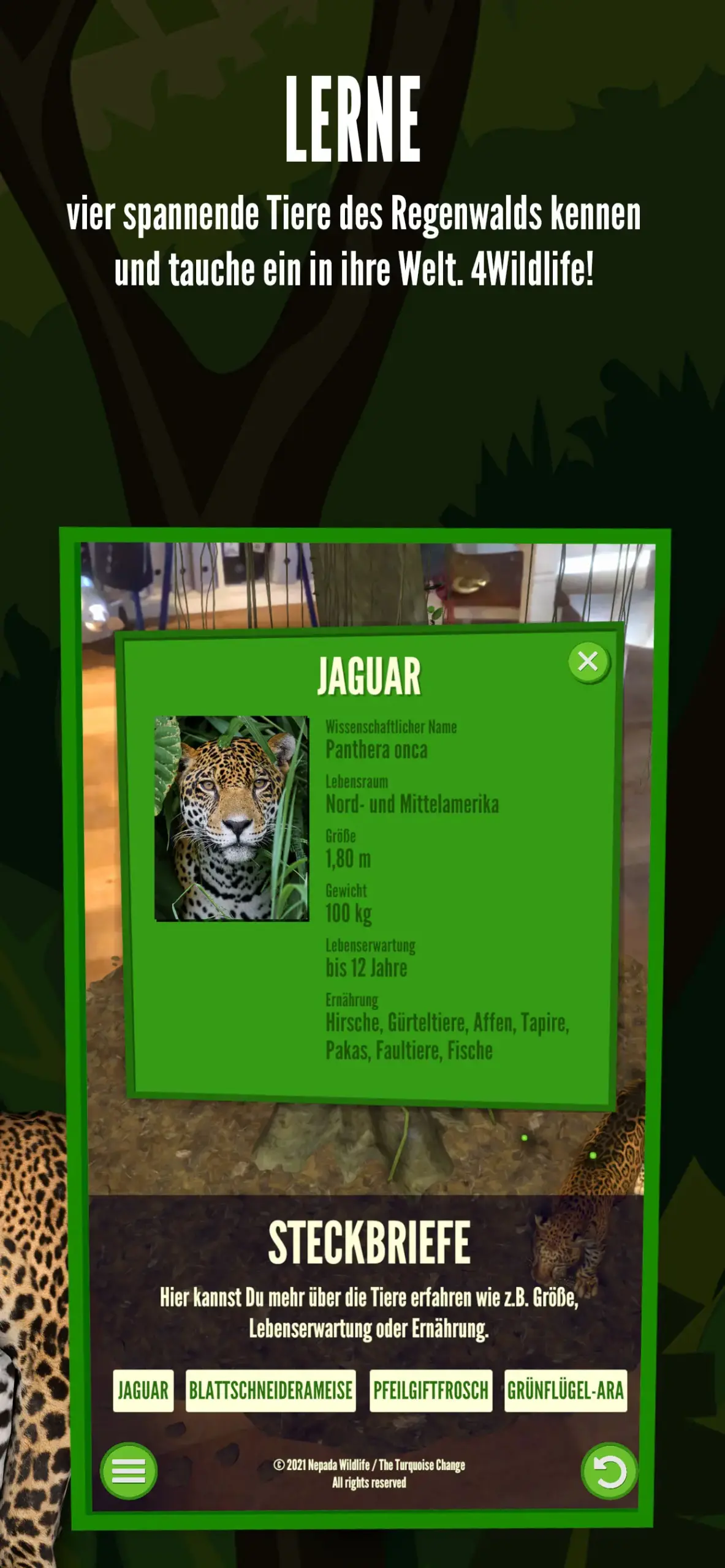Viewport: 725px width, 1568px height.
Task: Click the green circular reset arrow button
Action: click(x=609, y=1471)
